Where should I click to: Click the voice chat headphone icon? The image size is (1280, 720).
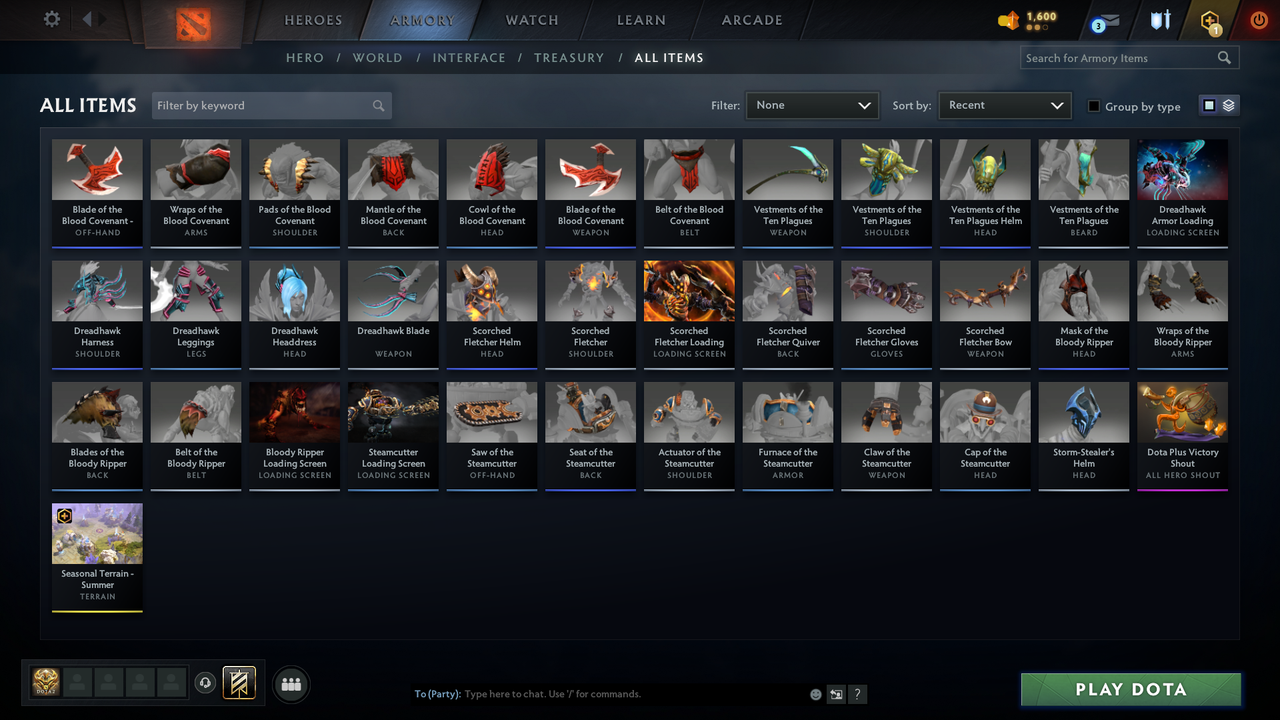point(207,682)
